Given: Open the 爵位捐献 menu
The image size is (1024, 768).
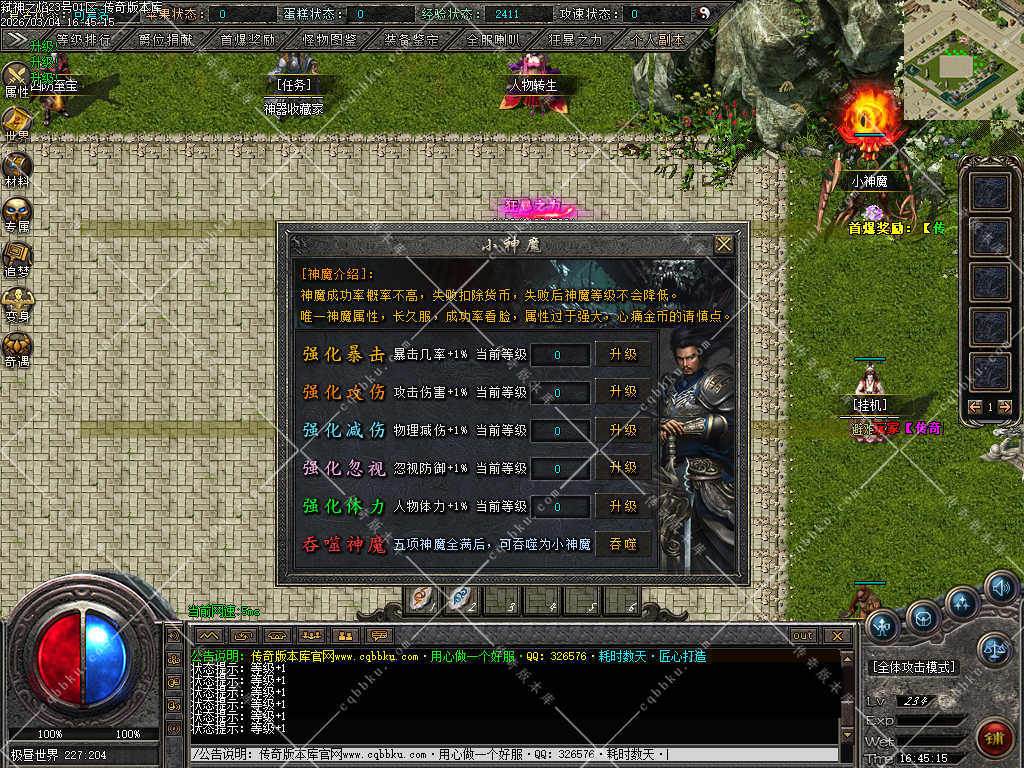Looking at the screenshot, I should click(166, 41).
